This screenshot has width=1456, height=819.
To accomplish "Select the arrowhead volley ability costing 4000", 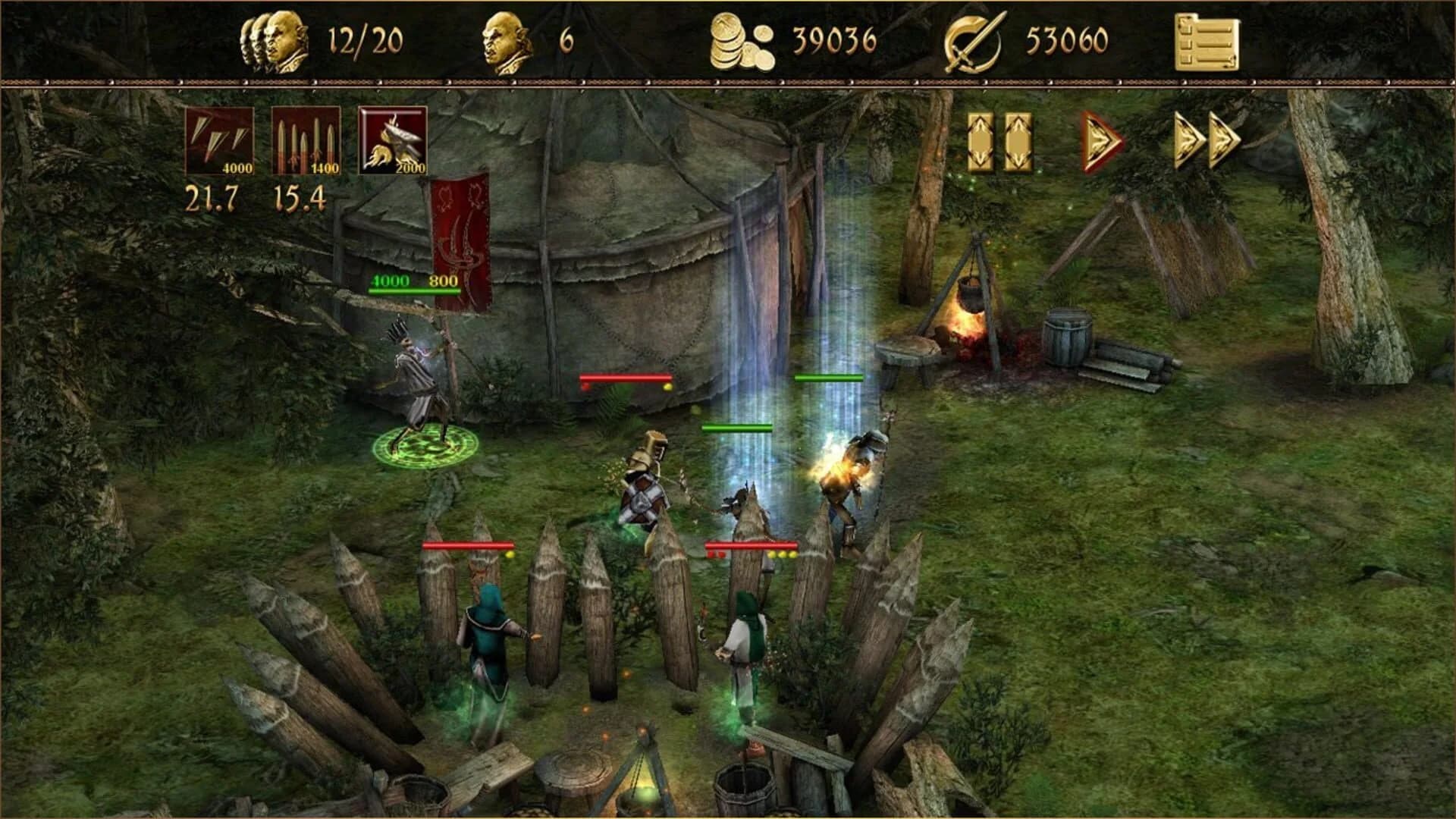I will pos(221,140).
